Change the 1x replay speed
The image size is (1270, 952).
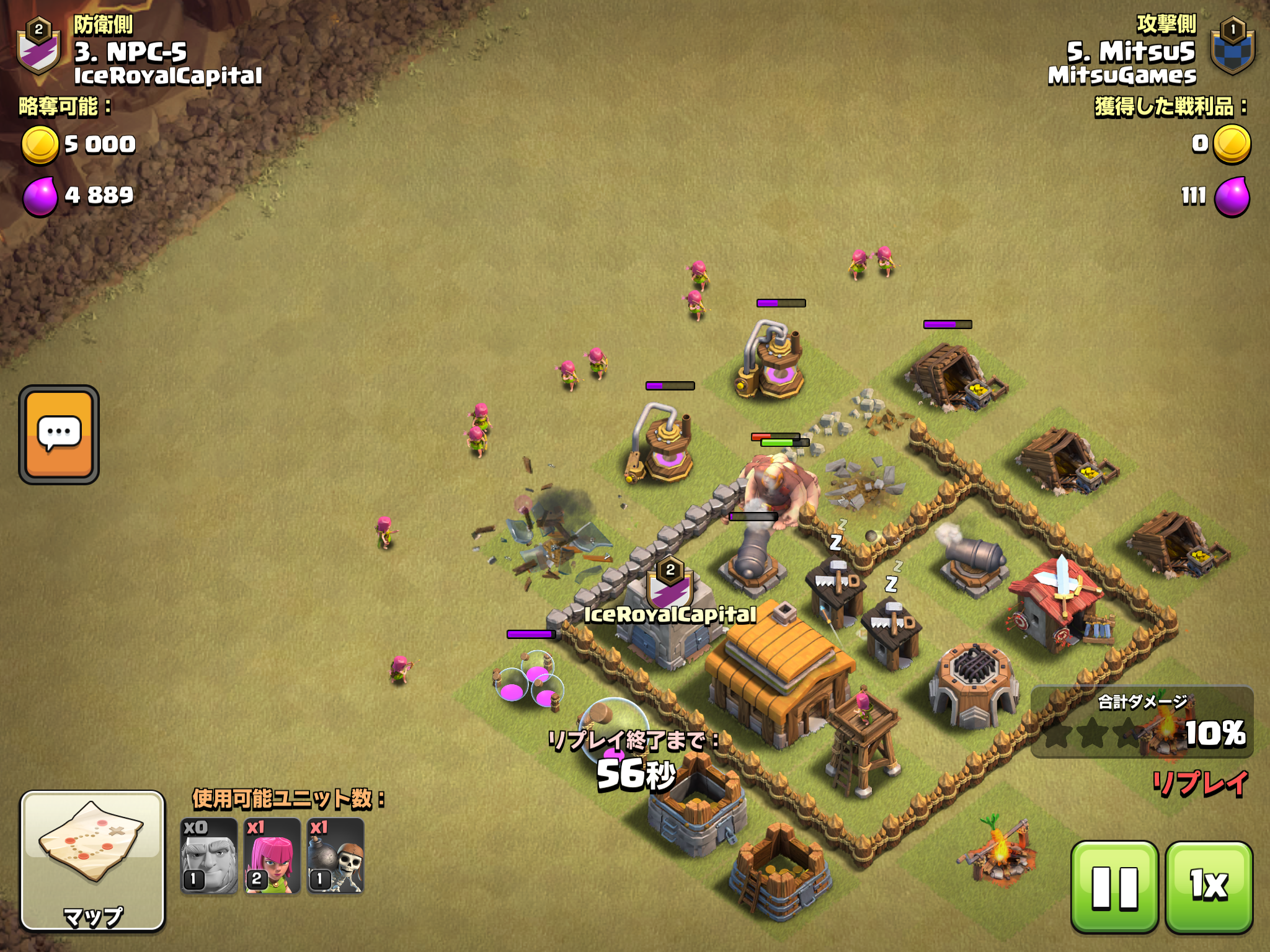coord(1209,886)
